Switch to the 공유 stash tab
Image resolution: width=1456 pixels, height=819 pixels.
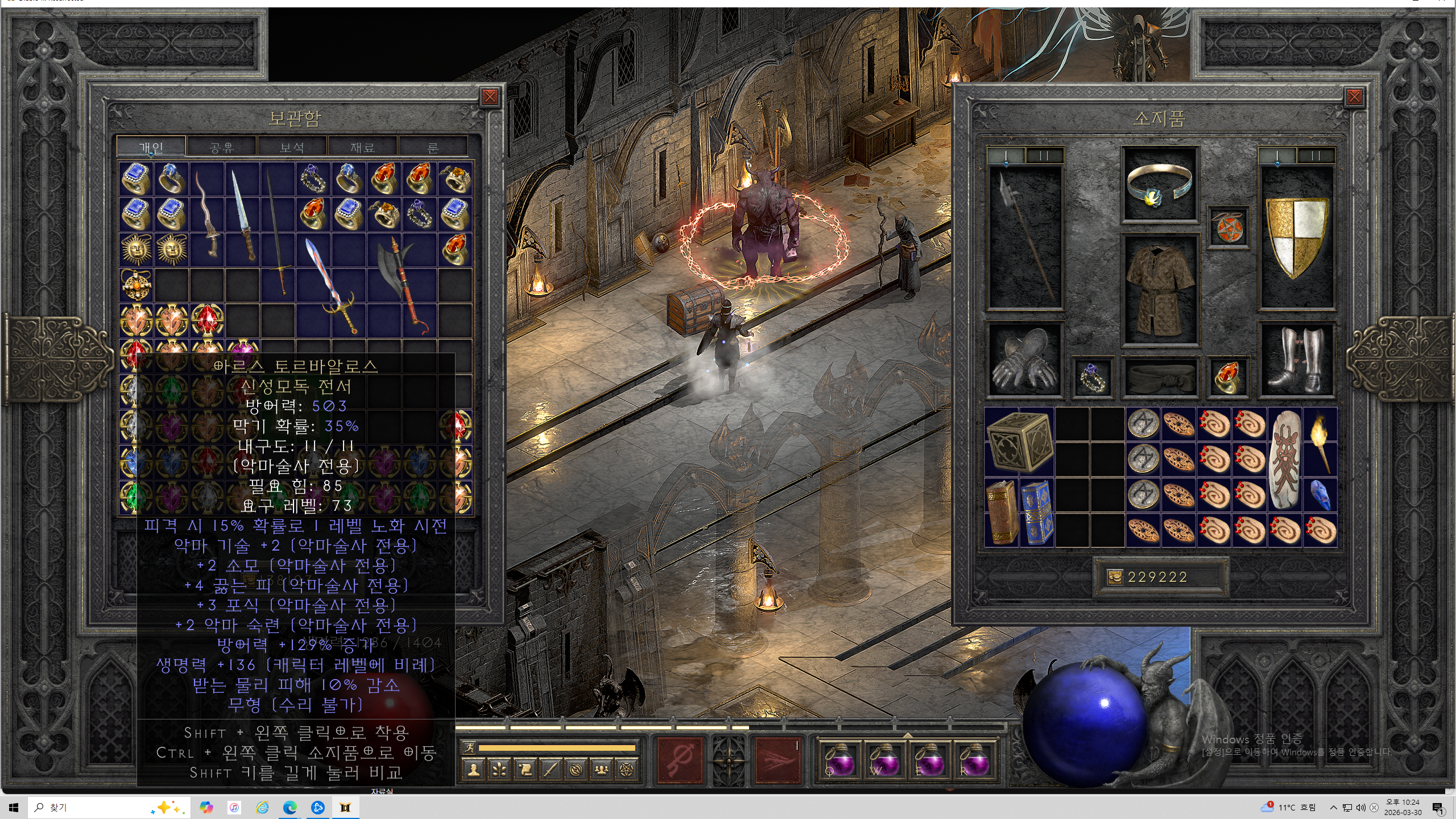tap(221, 147)
